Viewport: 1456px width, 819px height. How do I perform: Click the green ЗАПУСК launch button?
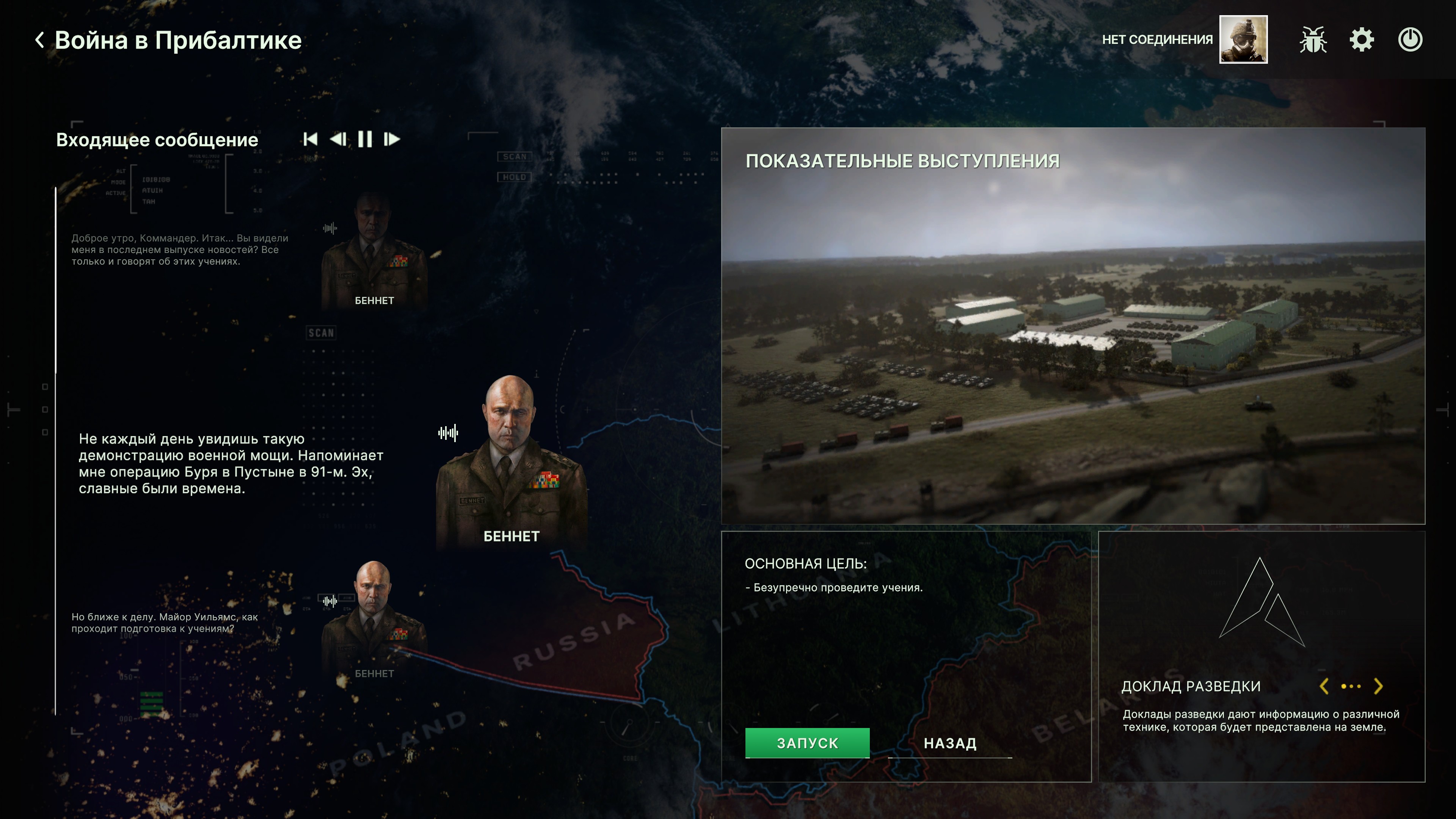[807, 743]
